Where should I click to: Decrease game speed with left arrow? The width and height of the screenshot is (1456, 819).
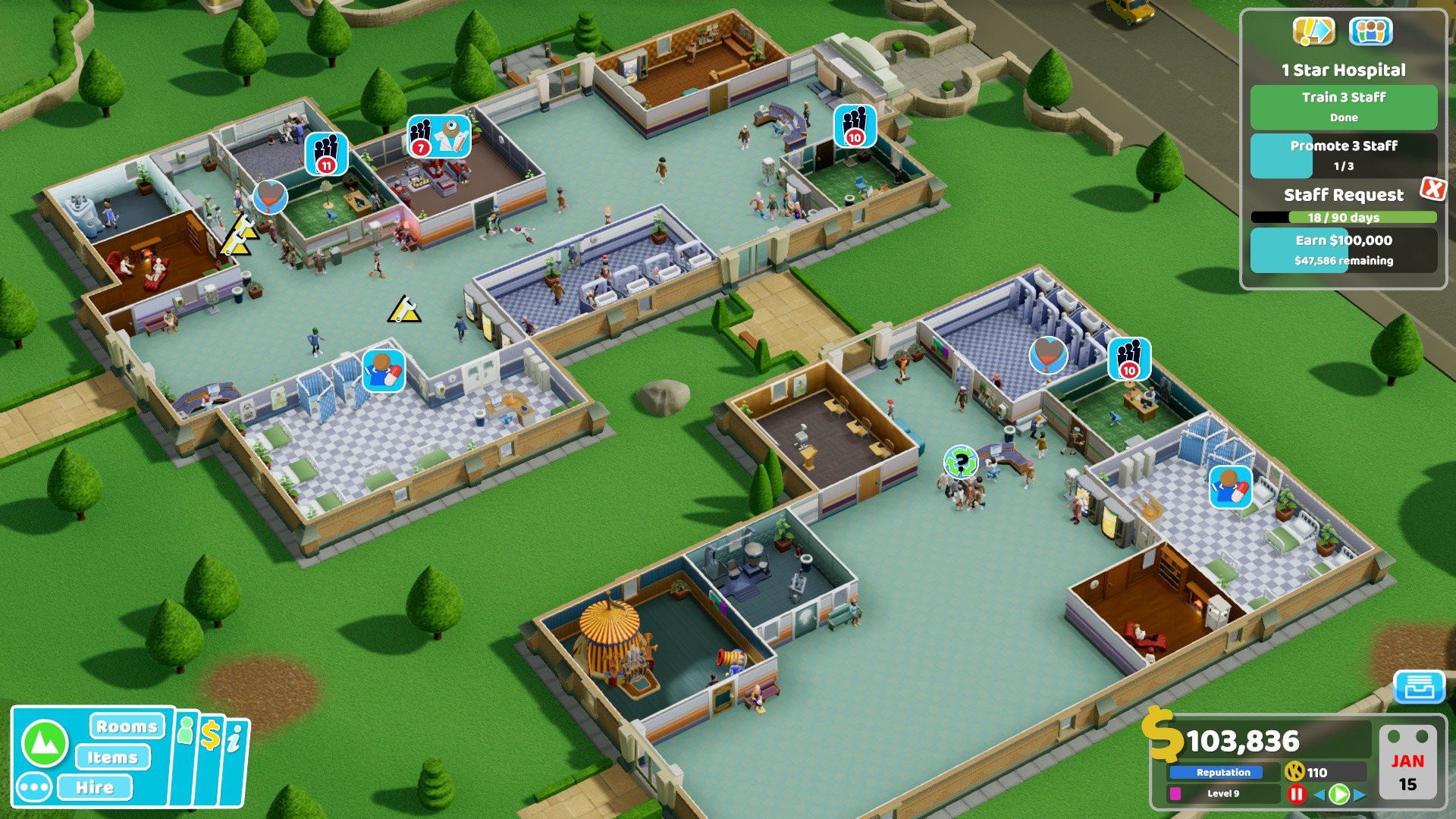pyautogui.click(x=1319, y=794)
